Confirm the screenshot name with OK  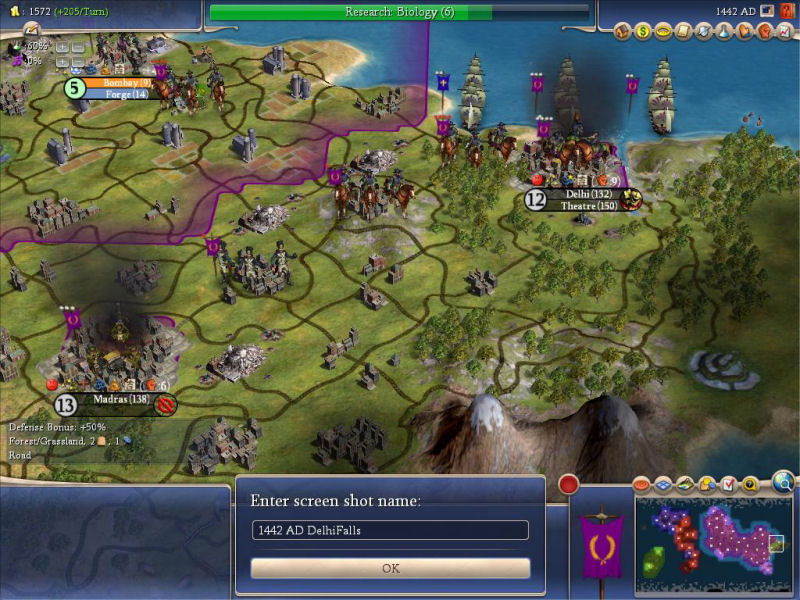click(x=390, y=568)
